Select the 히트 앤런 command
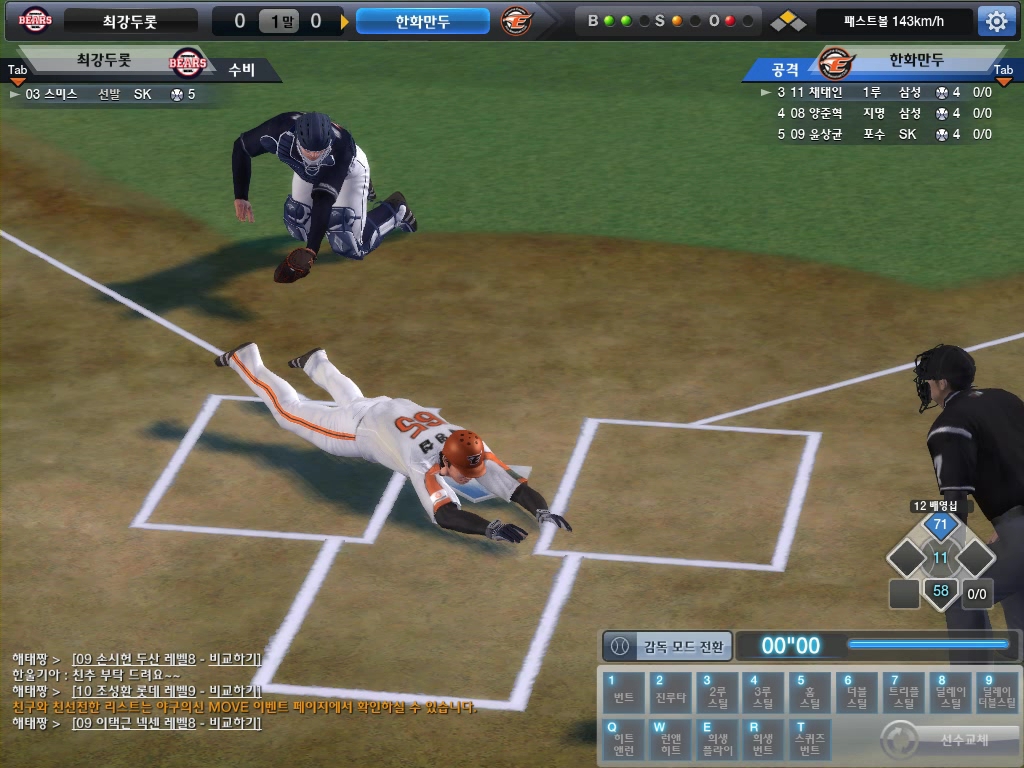The height and width of the screenshot is (768, 1024). coord(624,739)
